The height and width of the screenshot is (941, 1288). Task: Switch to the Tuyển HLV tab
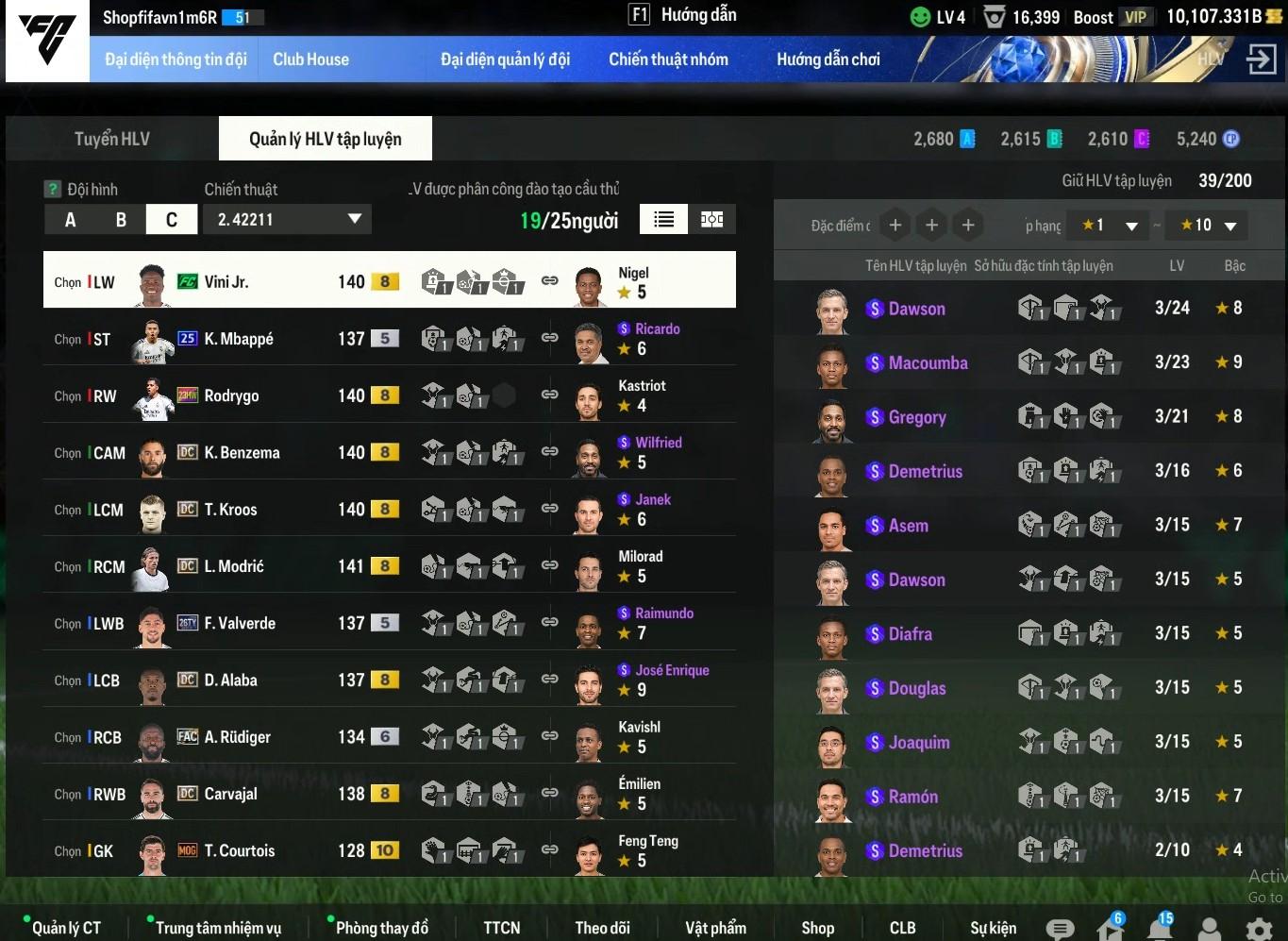[111, 139]
